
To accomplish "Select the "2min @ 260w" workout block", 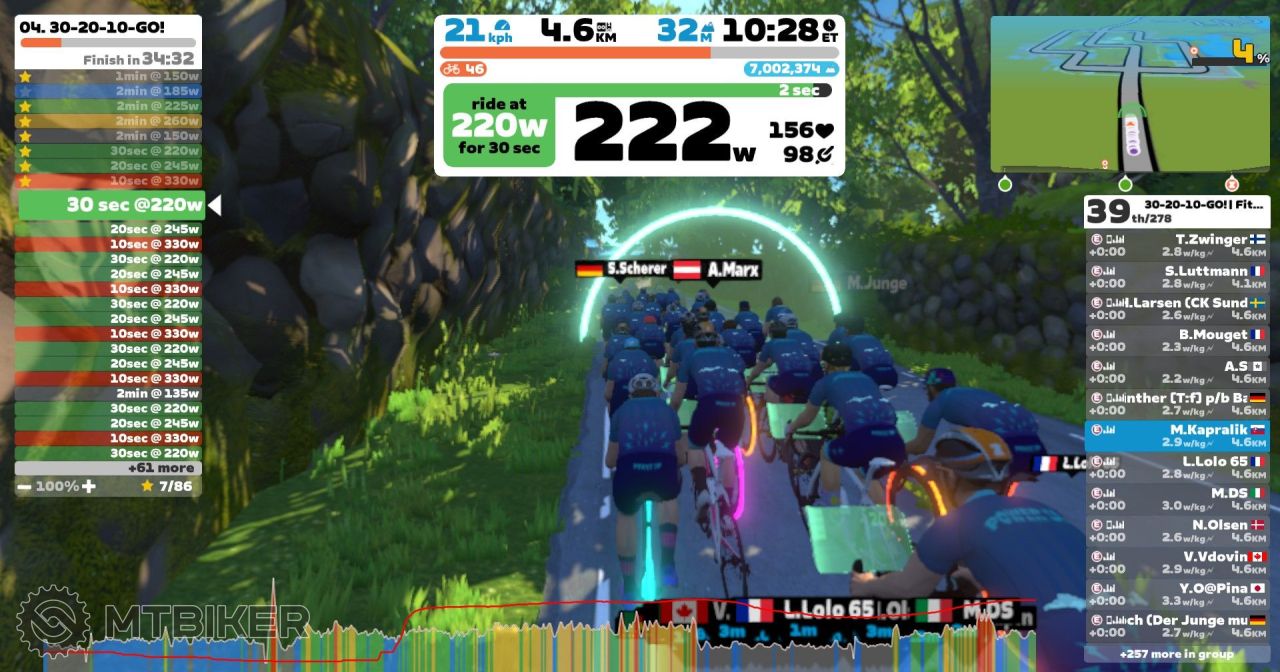I will [x=108, y=121].
